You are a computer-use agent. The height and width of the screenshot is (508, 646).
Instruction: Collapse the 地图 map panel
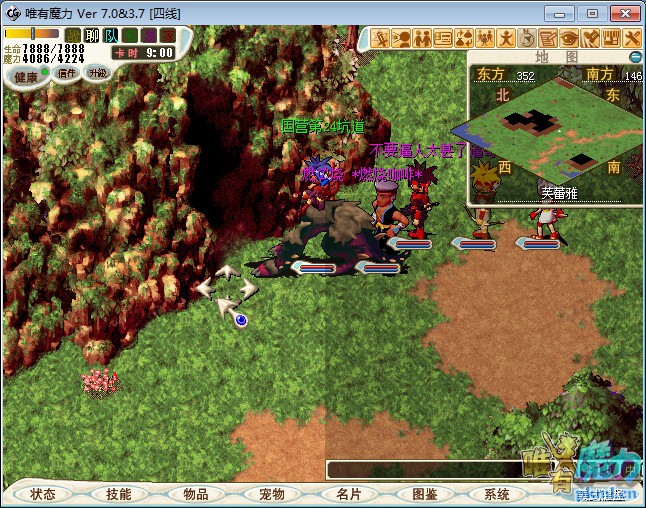pos(636,57)
